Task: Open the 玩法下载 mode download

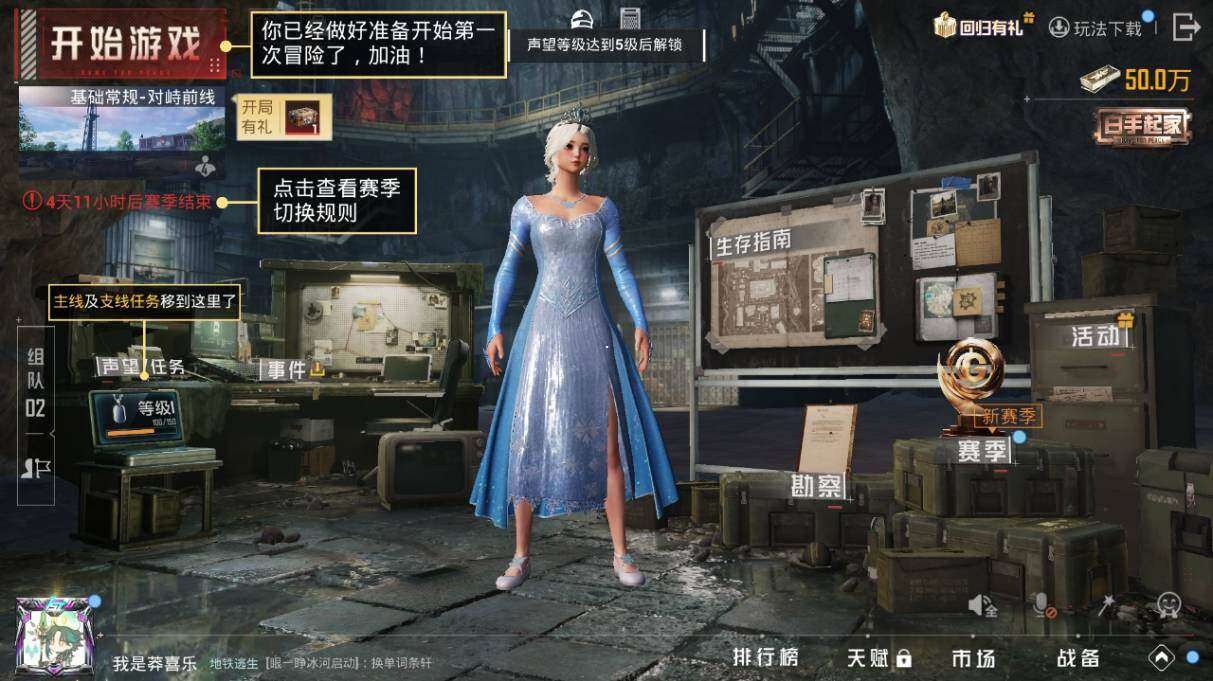Action: coord(1096,28)
